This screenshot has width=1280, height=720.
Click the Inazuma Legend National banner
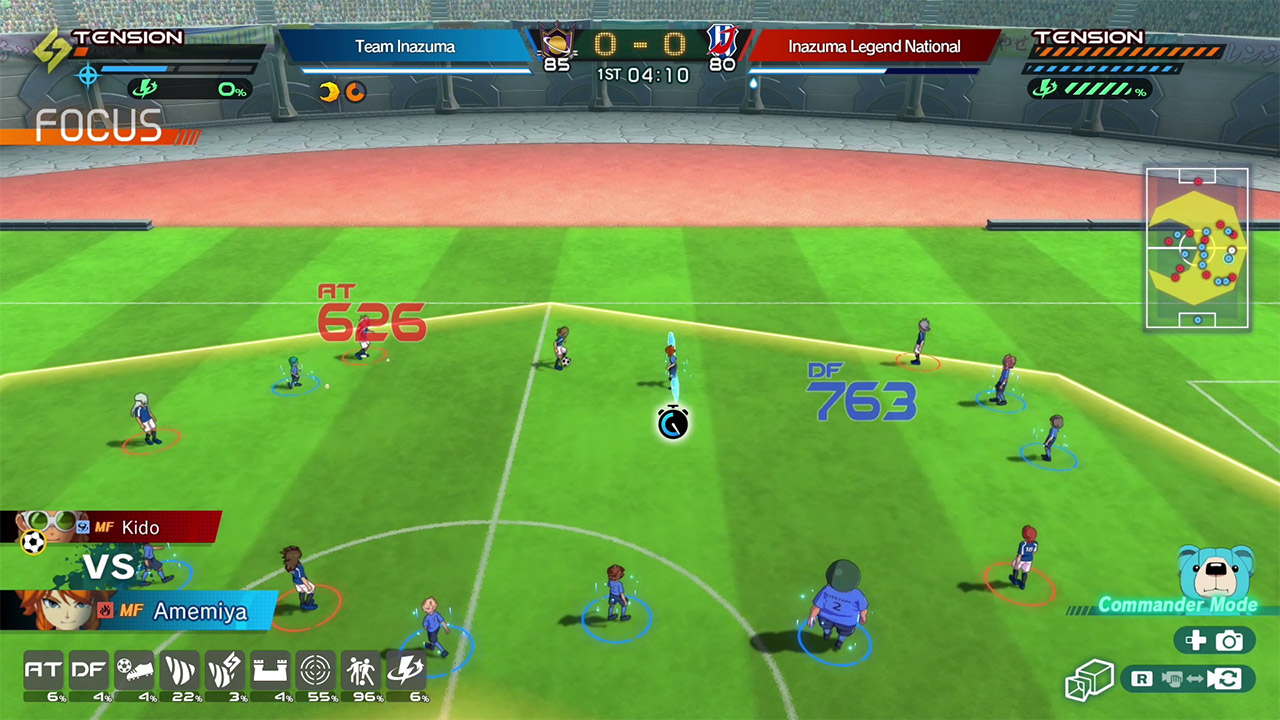[x=874, y=46]
